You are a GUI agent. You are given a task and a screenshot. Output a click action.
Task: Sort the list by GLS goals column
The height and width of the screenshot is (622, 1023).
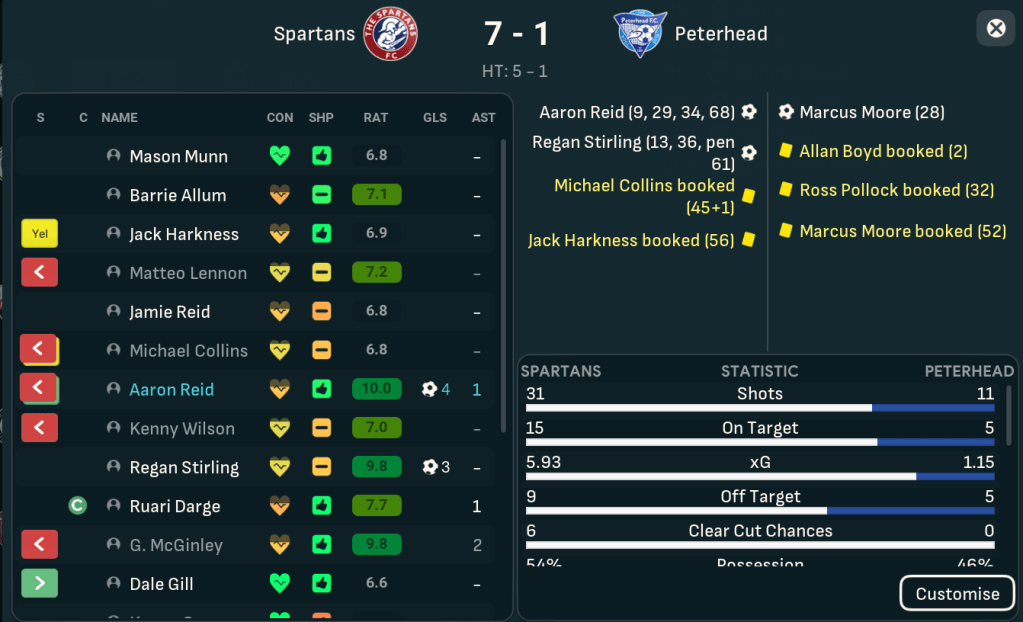coord(435,118)
